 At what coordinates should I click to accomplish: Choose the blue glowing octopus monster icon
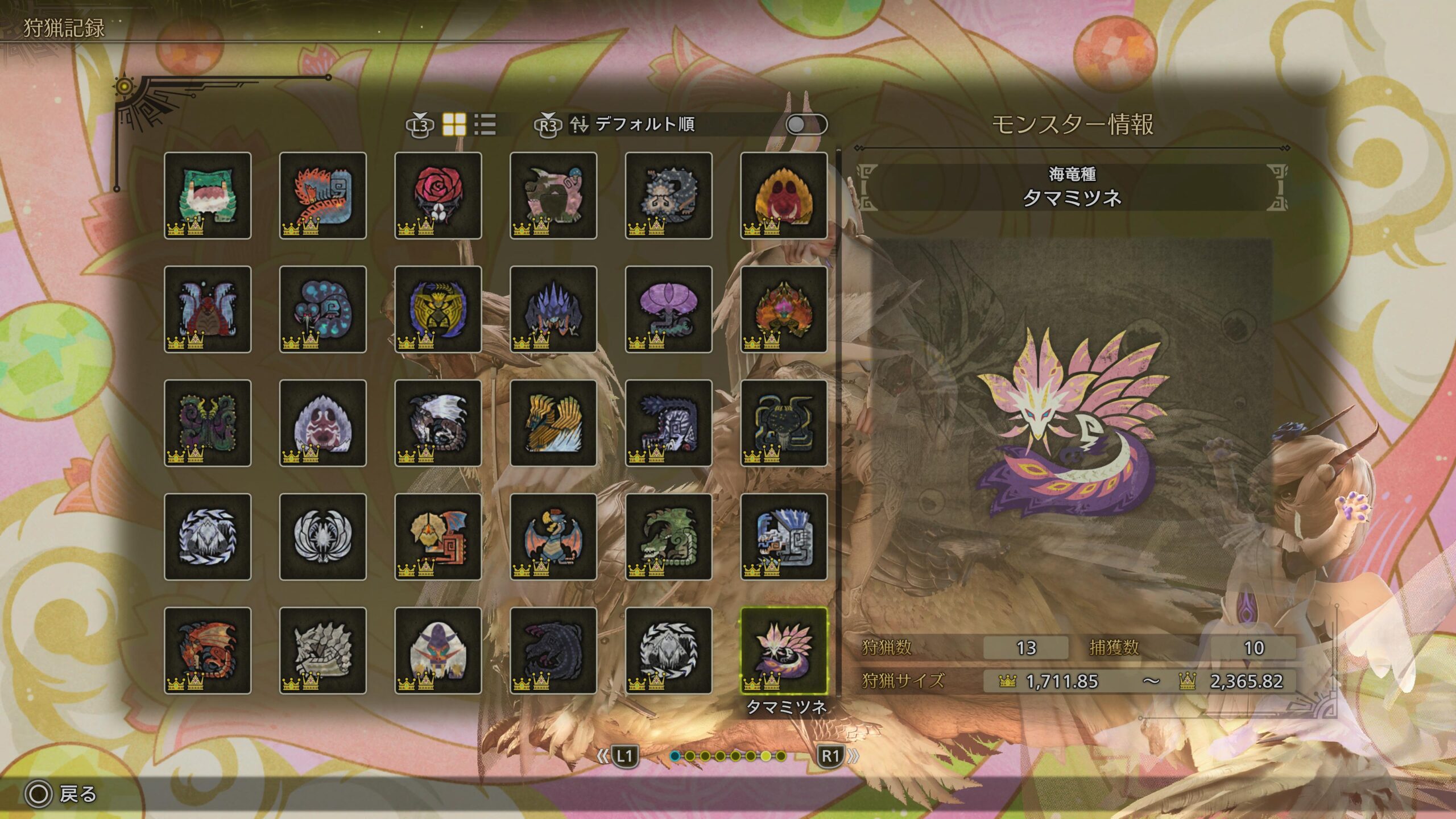(323, 309)
